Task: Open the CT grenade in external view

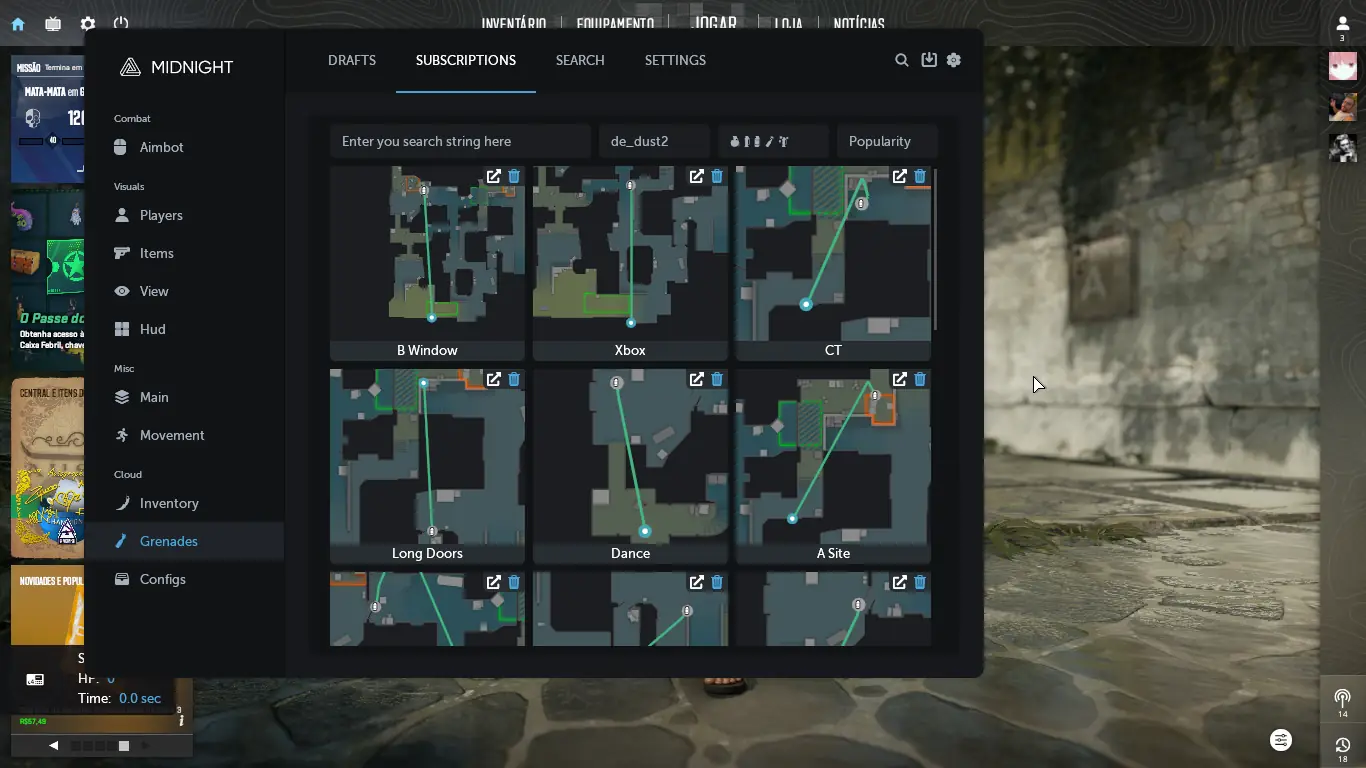Action: click(899, 176)
